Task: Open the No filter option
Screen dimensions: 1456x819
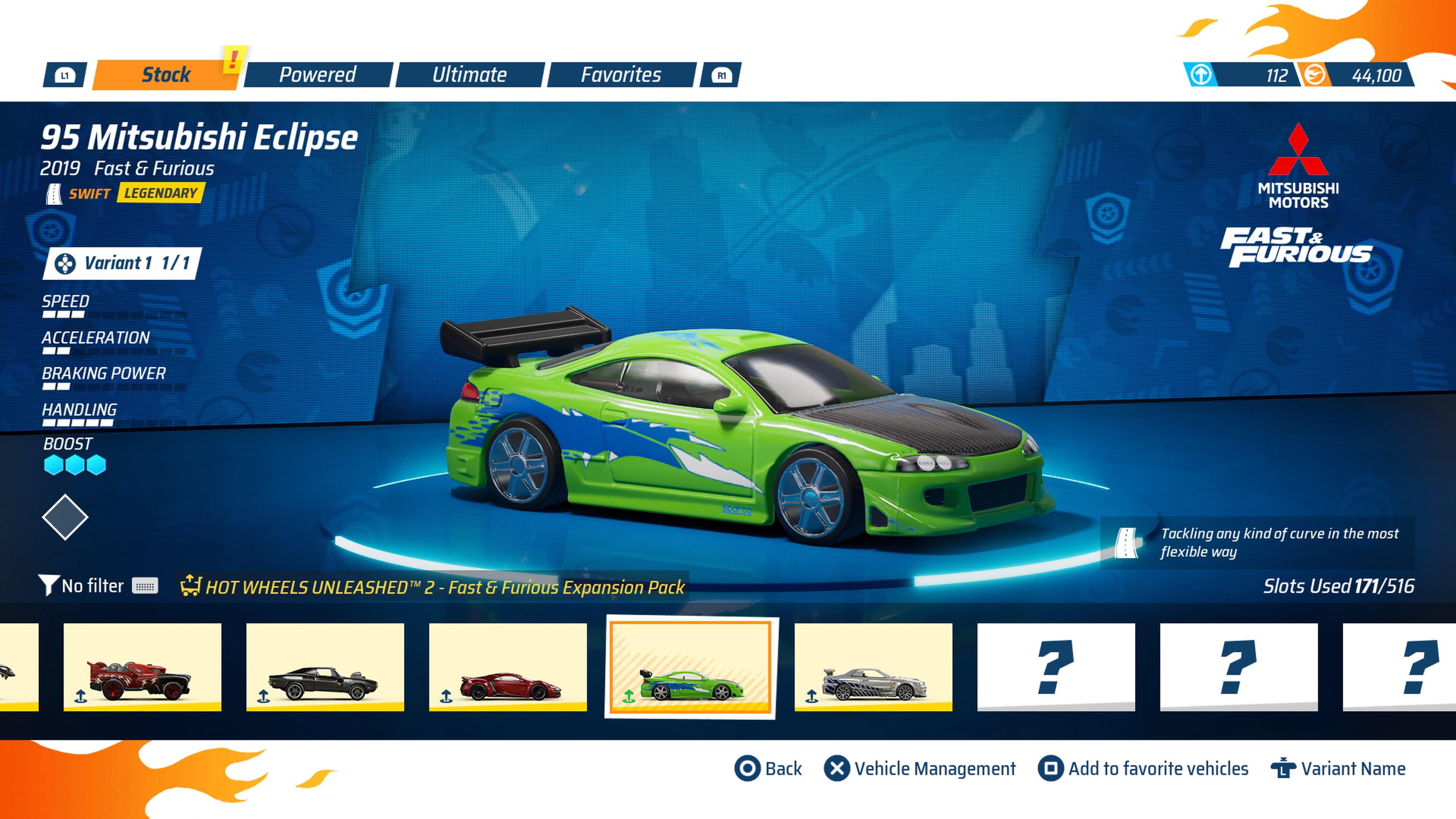Action: tap(92, 586)
